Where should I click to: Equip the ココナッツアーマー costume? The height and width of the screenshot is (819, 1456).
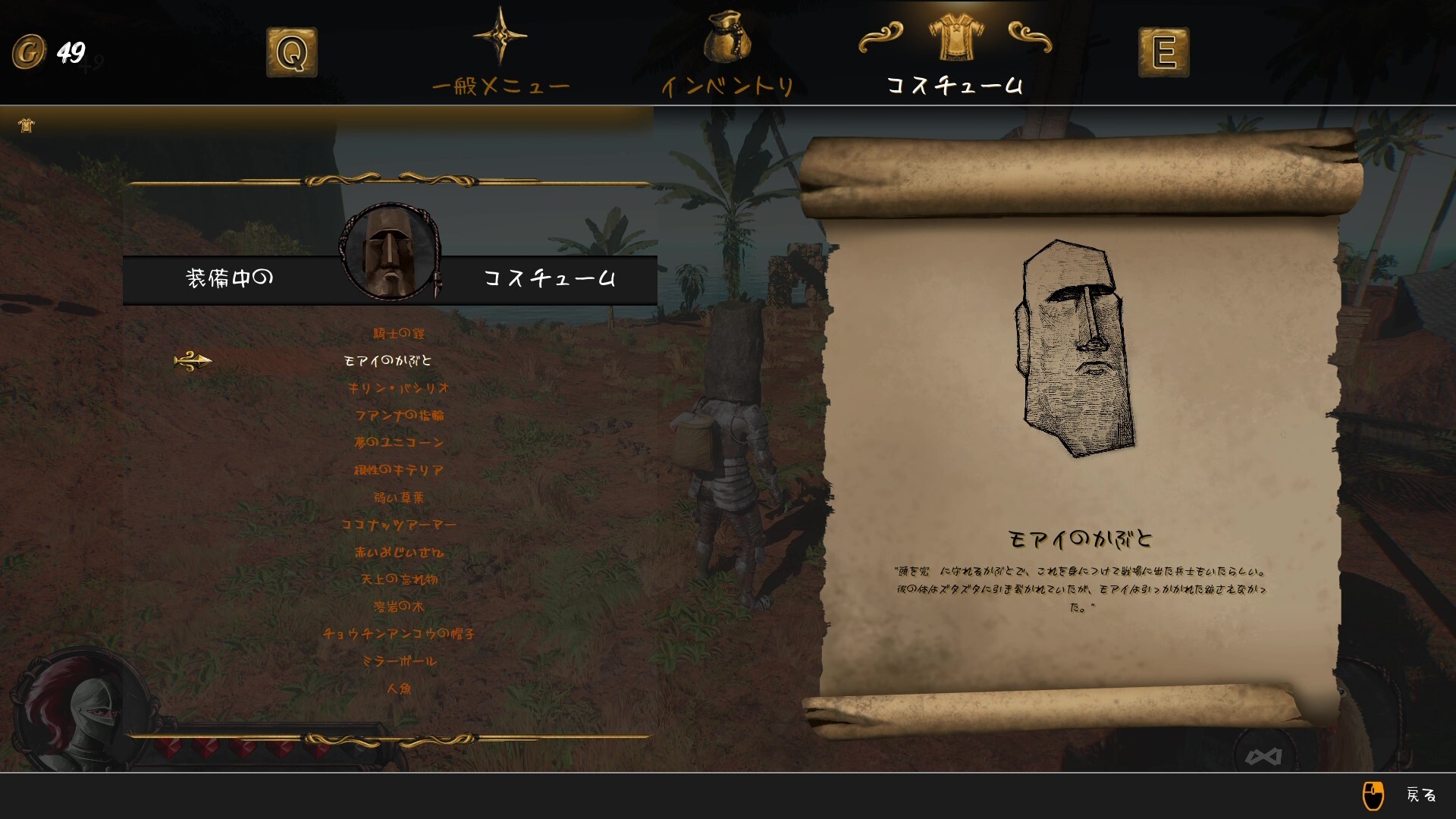pos(397,524)
